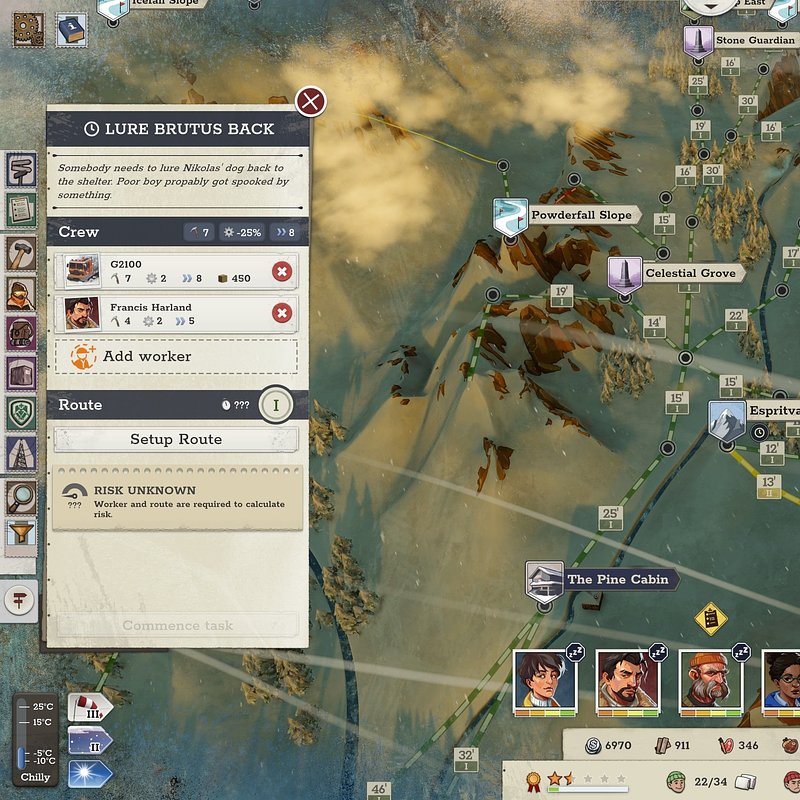Select the Powderfall Slope map marker
The width and height of the screenshot is (800, 800).
(x=510, y=216)
